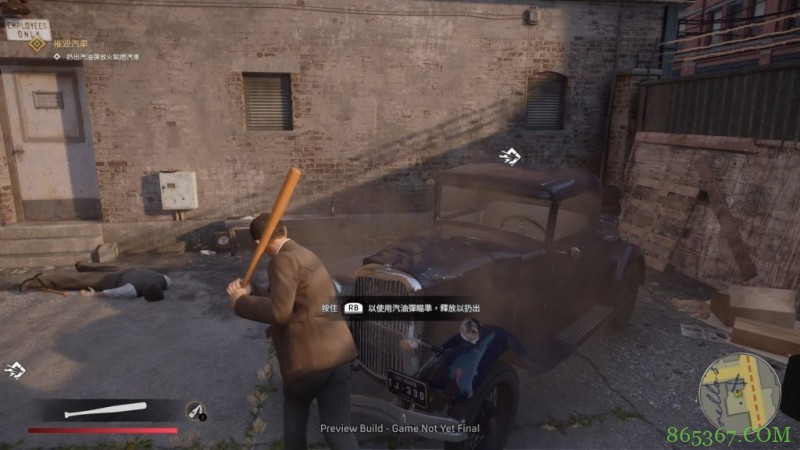The image size is (800, 450).
Task: Click the gold diamond mission objective icon
Action: (37, 44)
